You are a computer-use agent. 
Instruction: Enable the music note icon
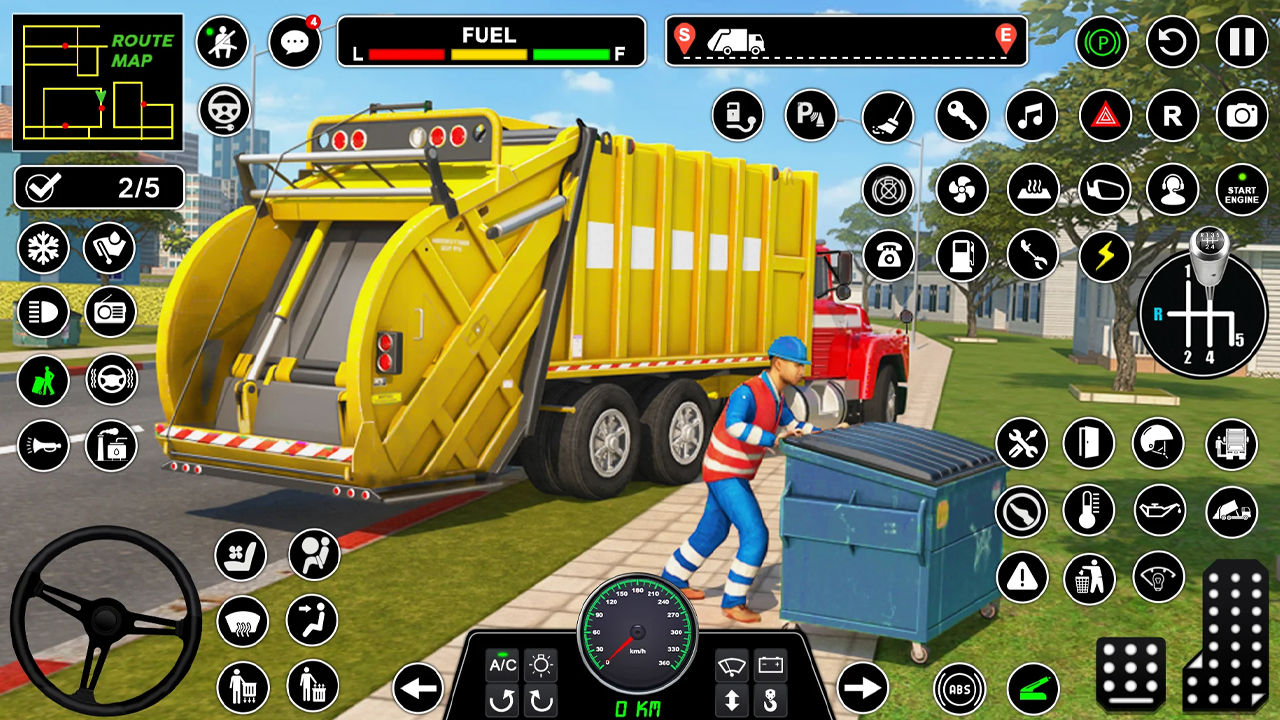[x=1030, y=117]
